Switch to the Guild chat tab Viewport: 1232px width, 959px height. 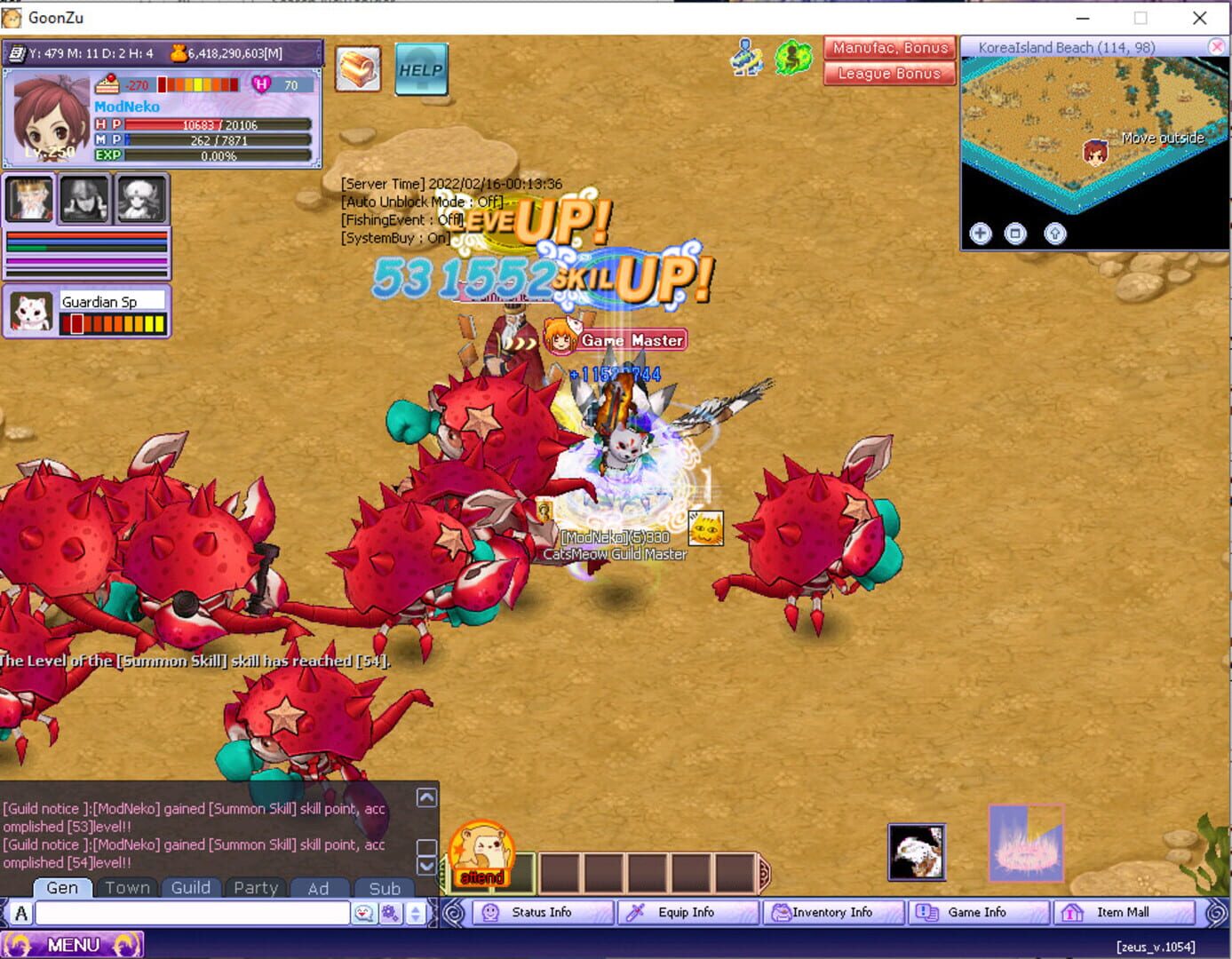click(x=191, y=887)
